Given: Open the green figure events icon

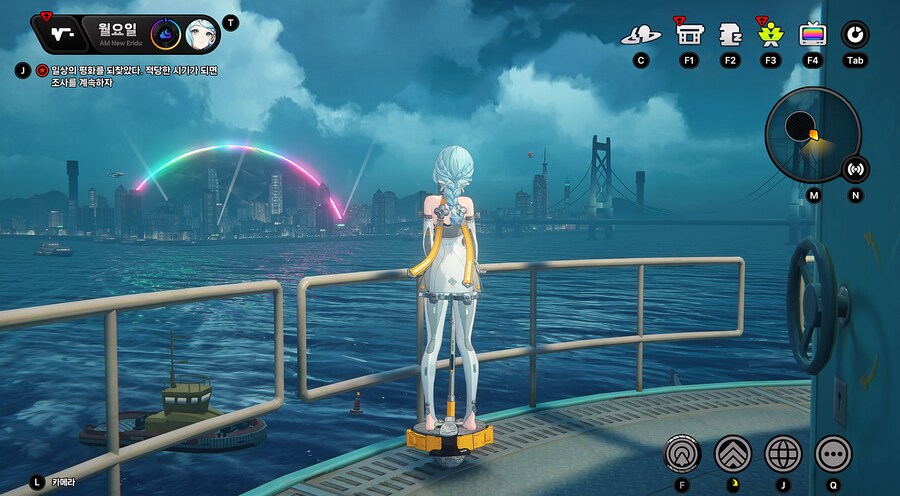Looking at the screenshot, I should pos(771,35).
